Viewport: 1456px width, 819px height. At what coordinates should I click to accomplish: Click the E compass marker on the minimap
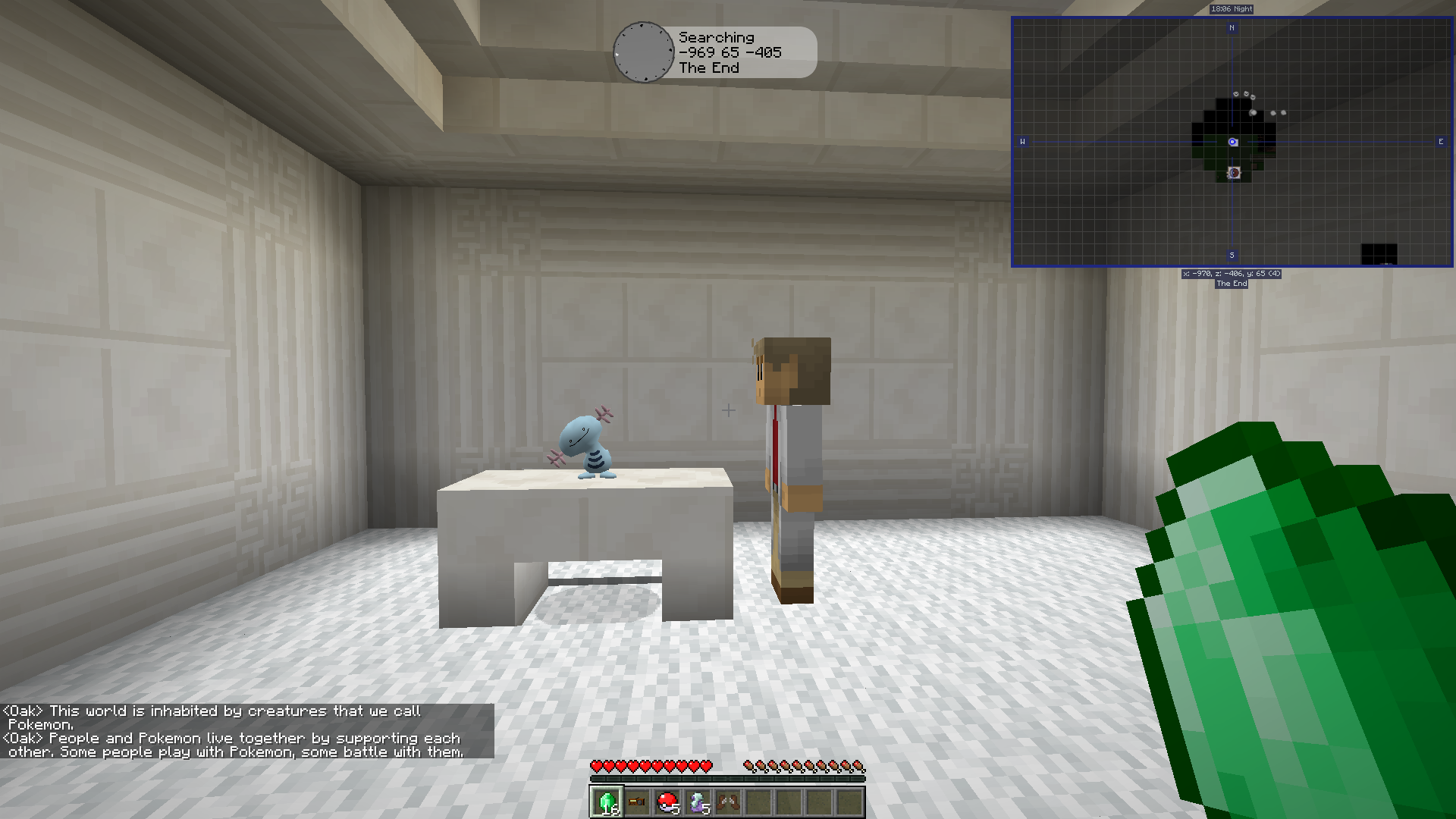tap(1439, 141)
